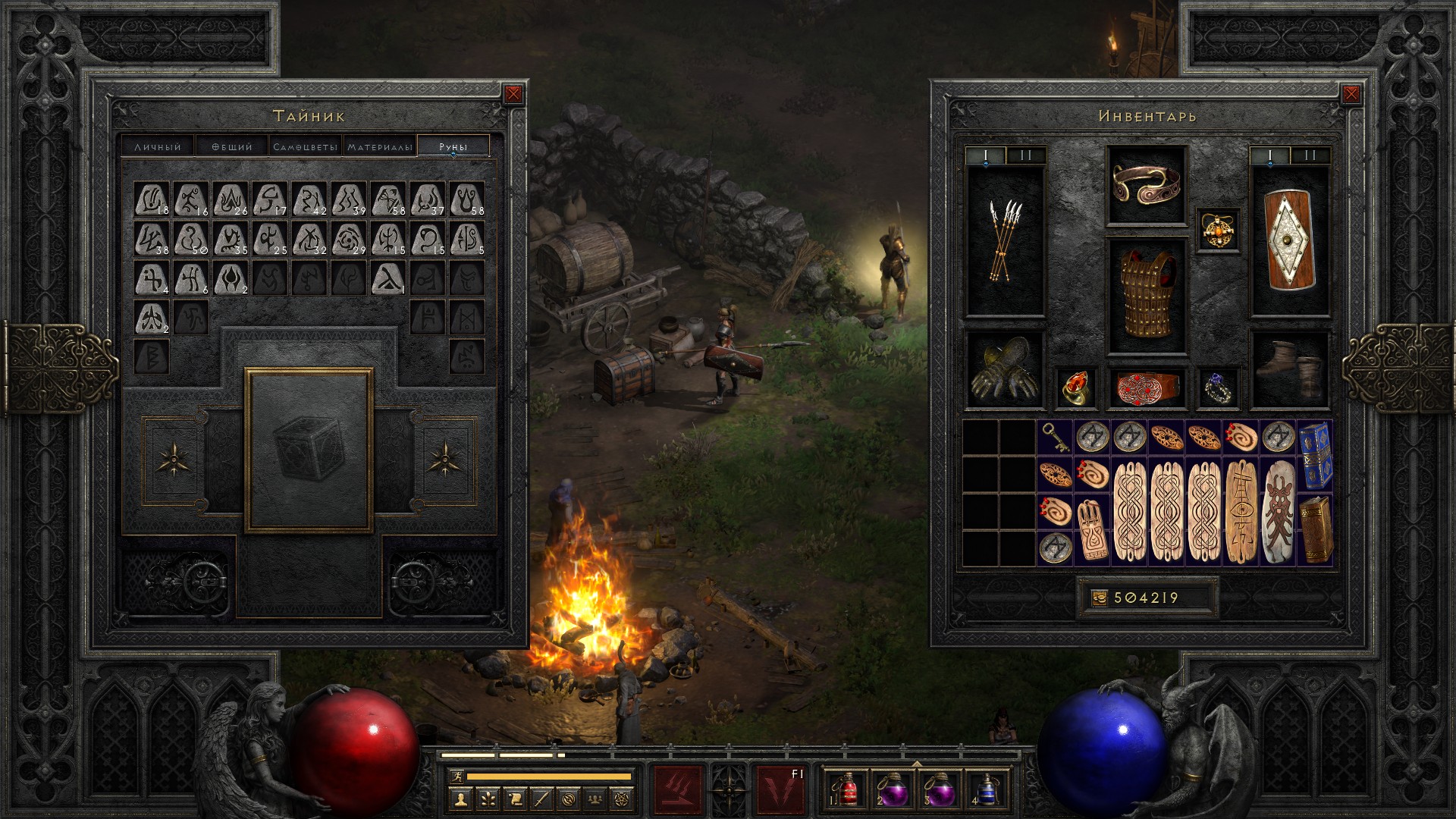
Task: Select the Самоцветы tab
Action: pyautogui.click(x=305, y=146)
